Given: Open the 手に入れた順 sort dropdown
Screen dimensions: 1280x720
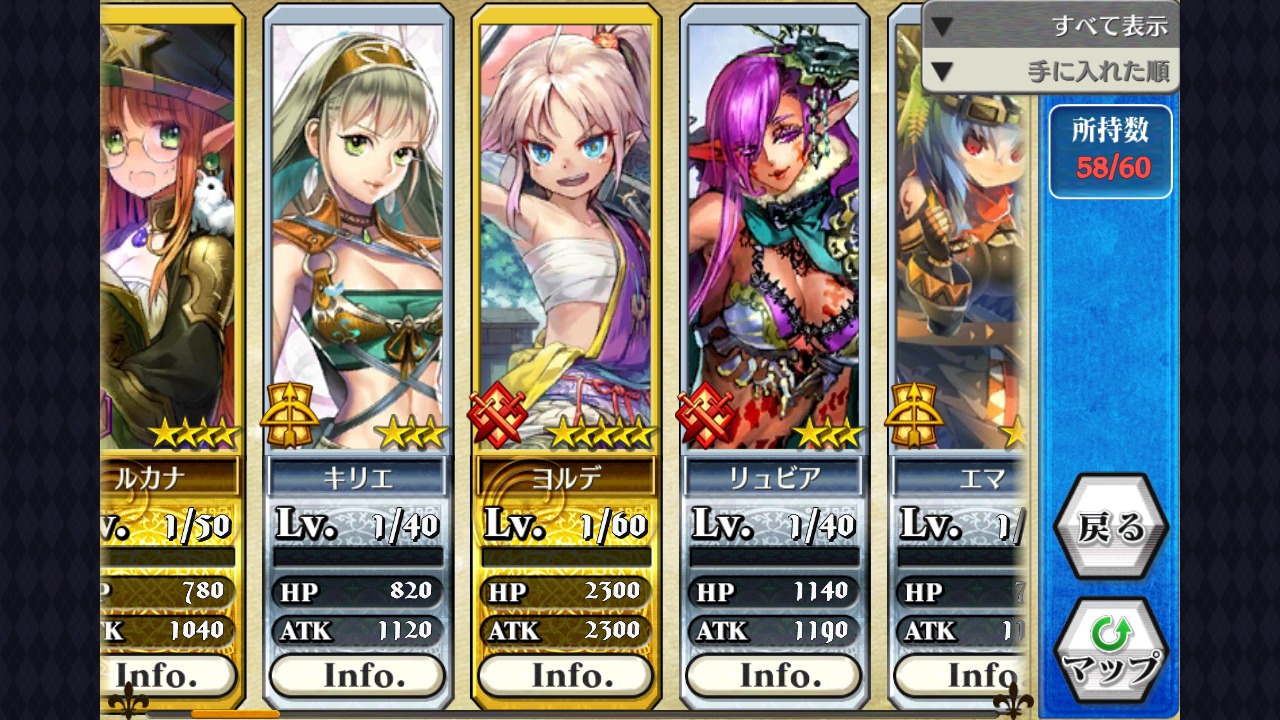Looking at the screenshot, I should (1050, 71).
